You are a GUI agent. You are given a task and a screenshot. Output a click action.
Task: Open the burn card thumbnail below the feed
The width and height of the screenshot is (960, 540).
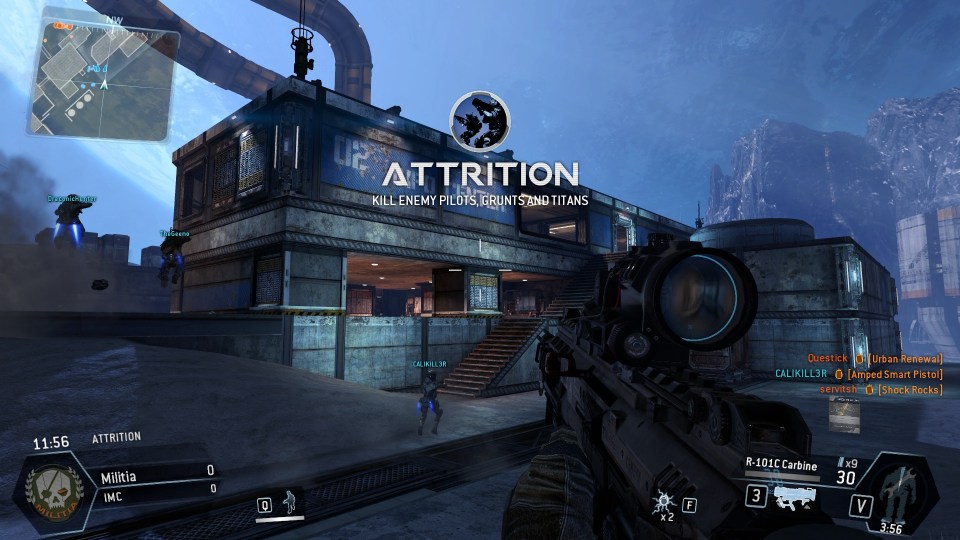[x=845, y=415]
